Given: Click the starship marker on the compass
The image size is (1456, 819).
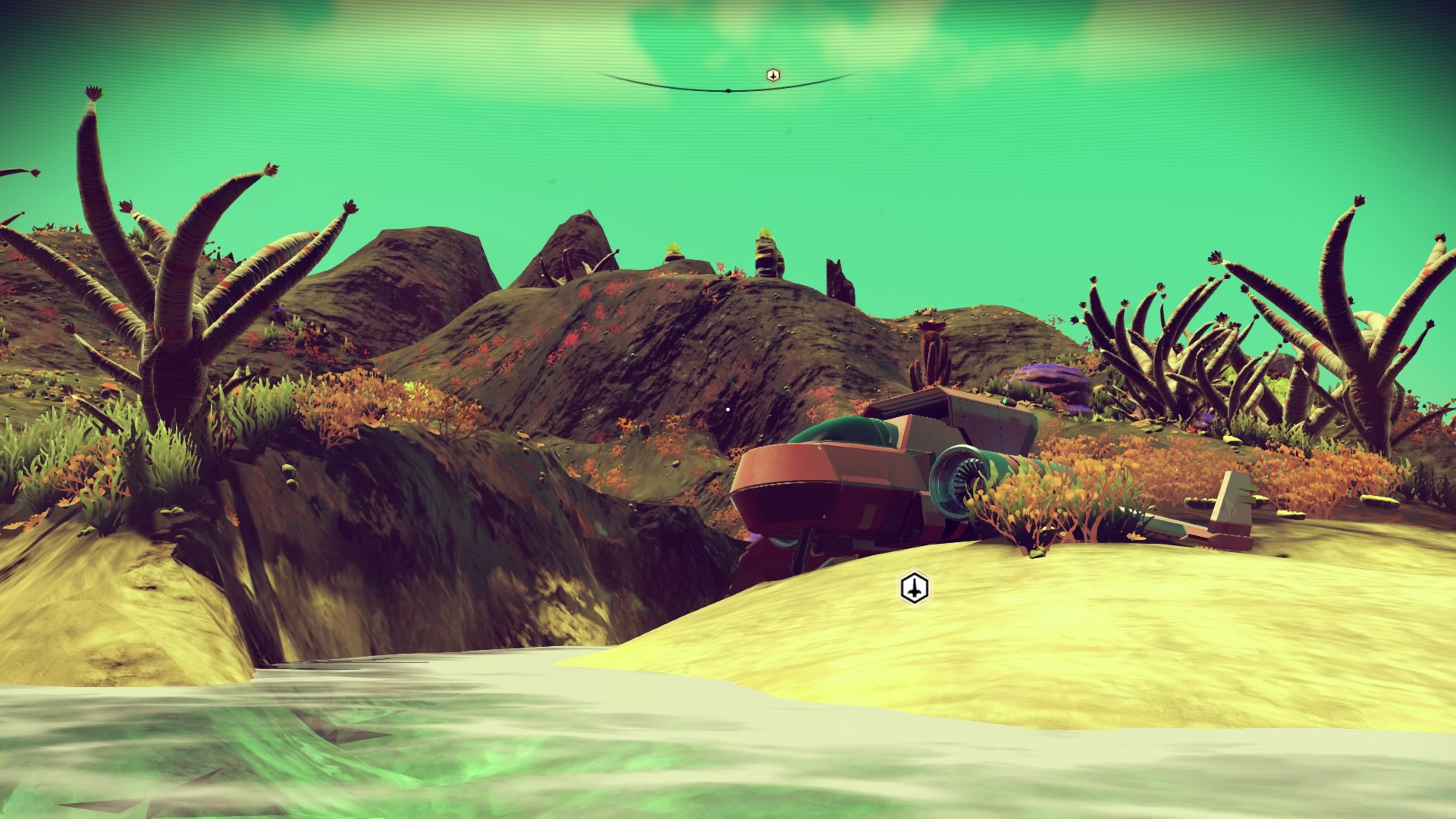Looking at the screenshot, I should [773, 75].
